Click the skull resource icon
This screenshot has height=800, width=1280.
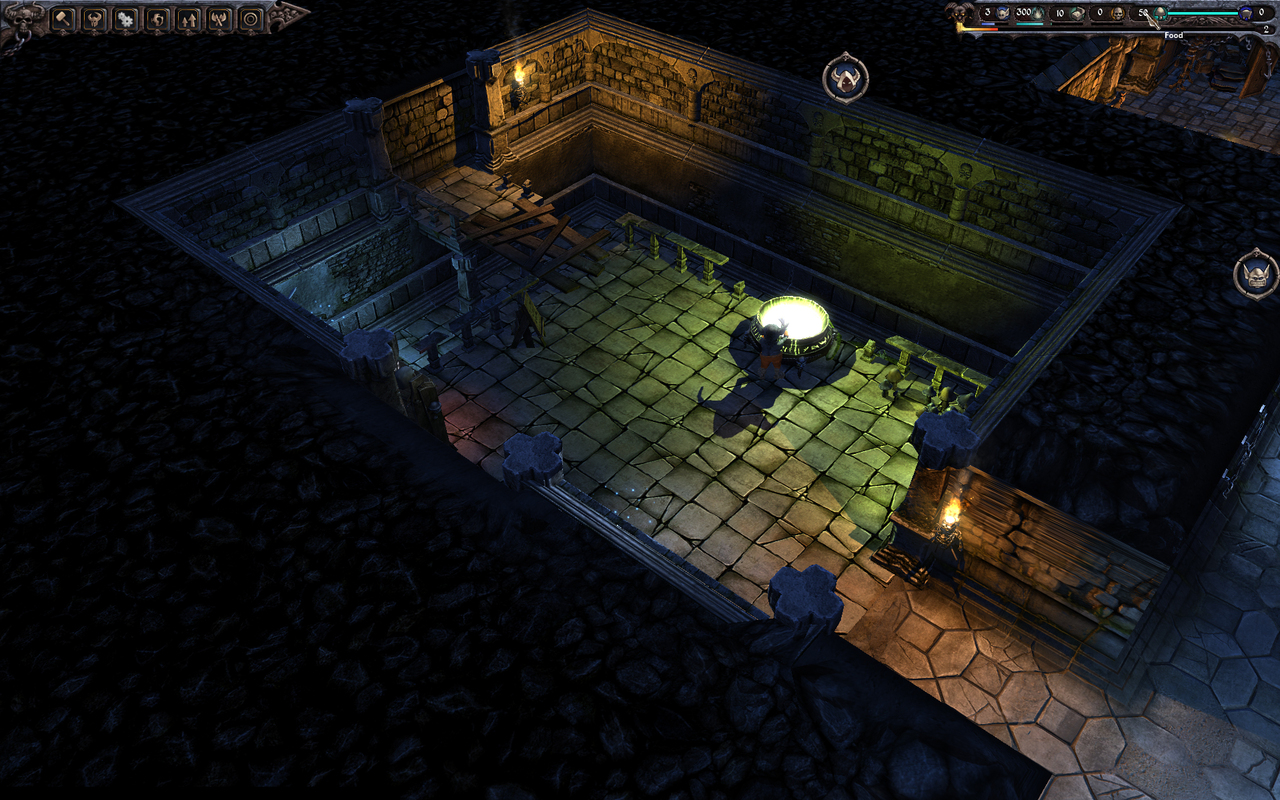(1117, 13)
